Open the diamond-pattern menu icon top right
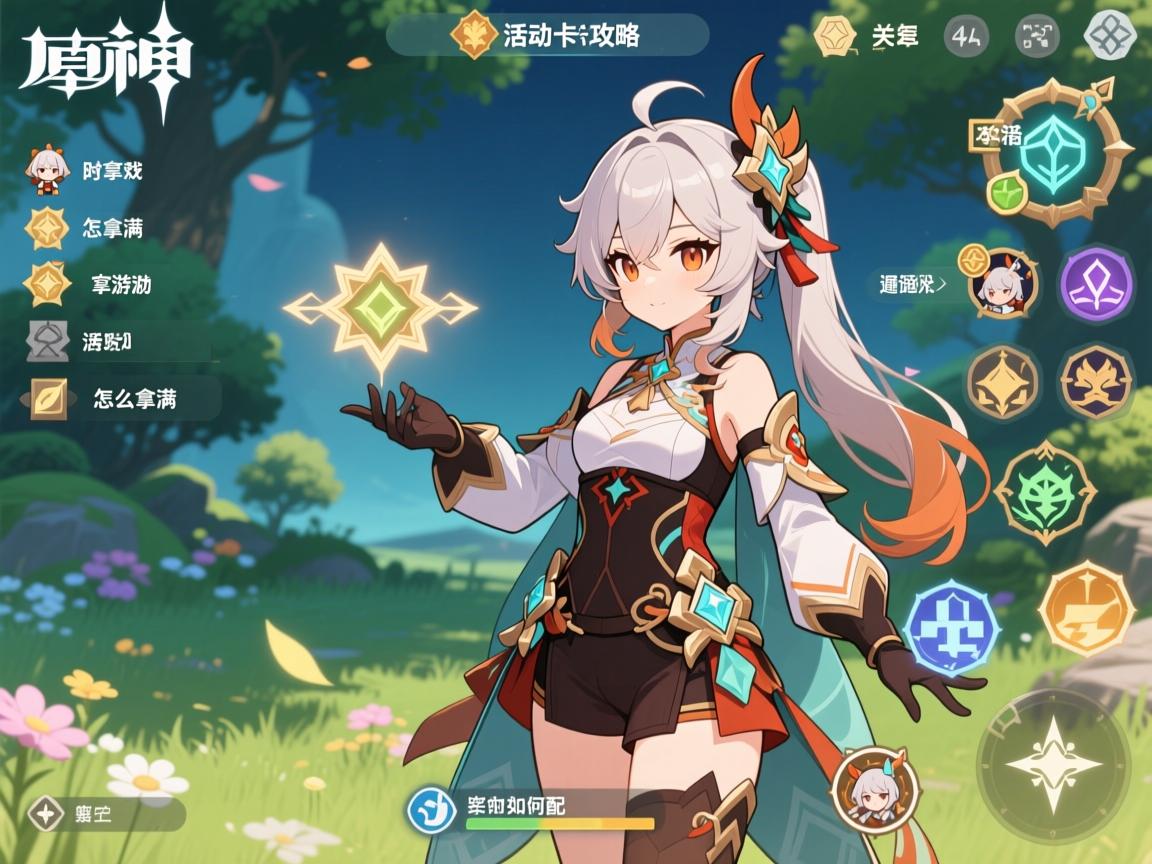This screenshot has height=864, width=1152. 1110,36
